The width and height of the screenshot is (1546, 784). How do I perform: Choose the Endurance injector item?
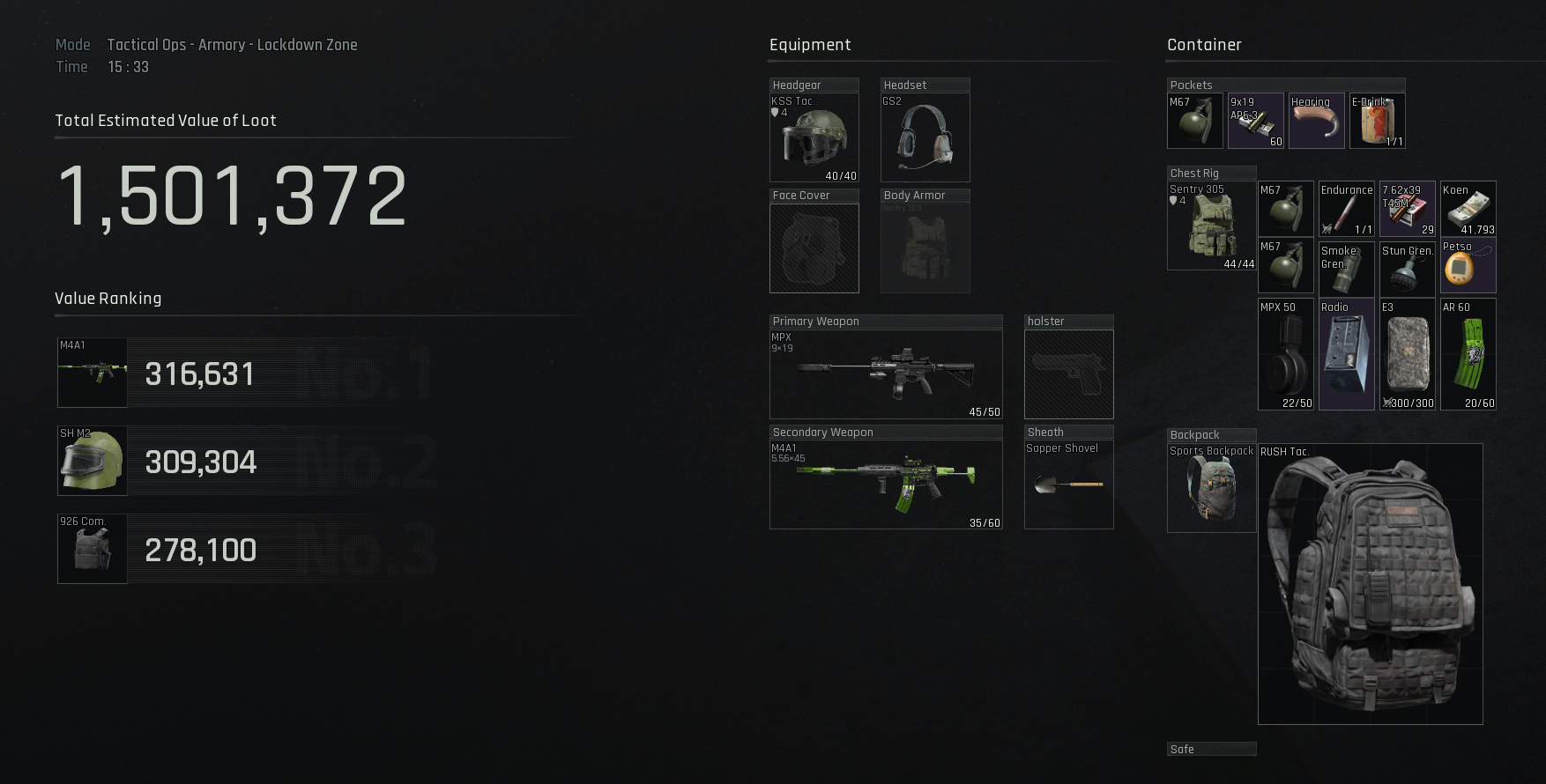(1346, 209)
